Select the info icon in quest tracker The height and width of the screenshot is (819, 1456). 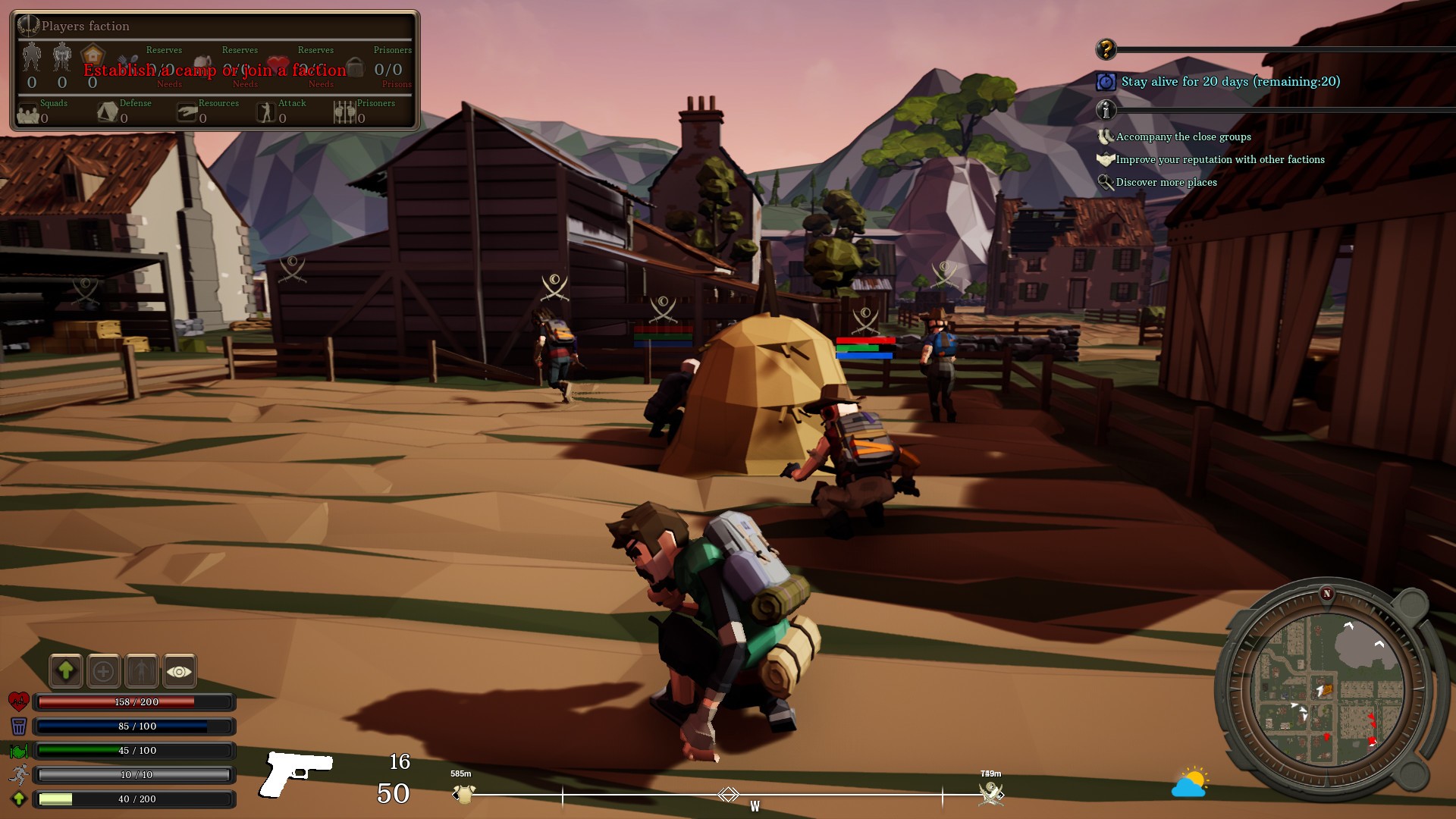[x=1106, y=110]
